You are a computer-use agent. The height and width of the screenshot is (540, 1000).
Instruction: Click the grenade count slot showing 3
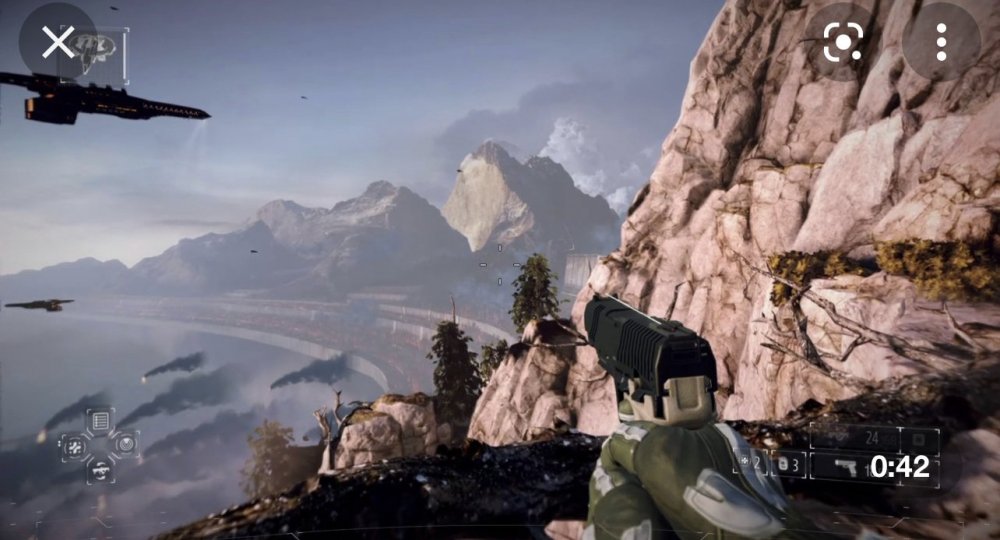pyautogui.click(x=788, y=464)
